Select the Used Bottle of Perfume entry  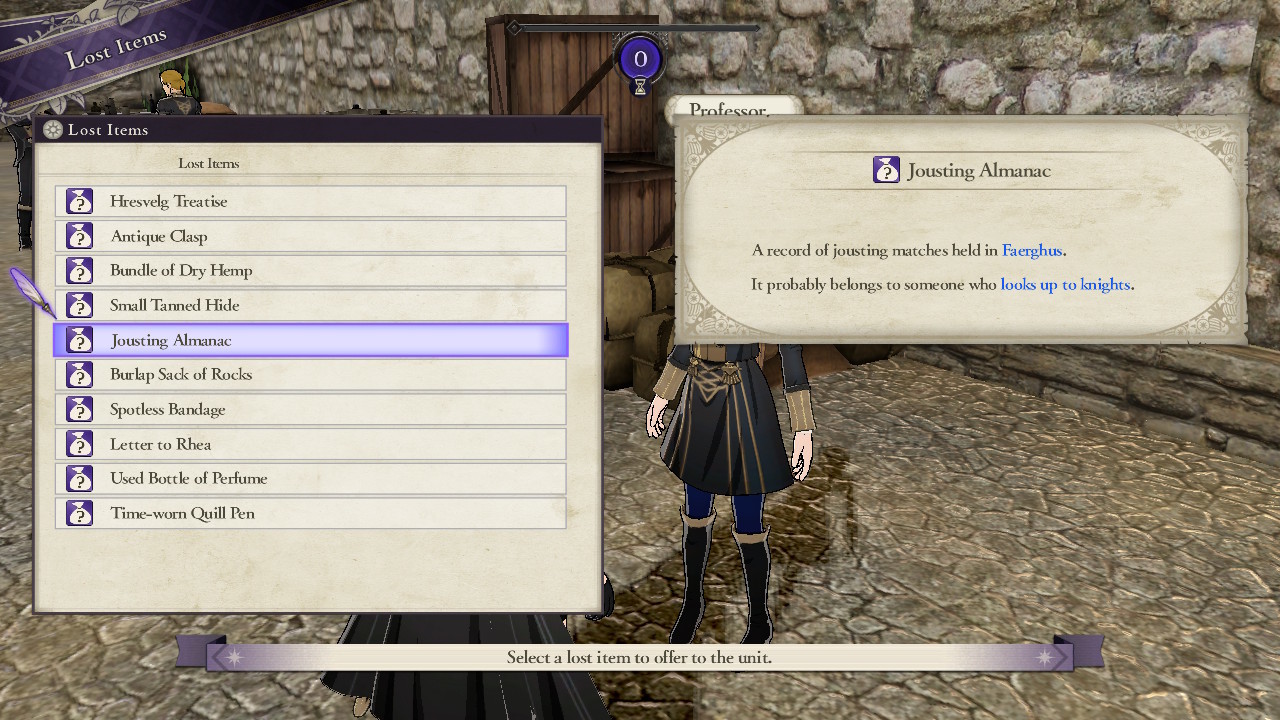click(310, 478)
